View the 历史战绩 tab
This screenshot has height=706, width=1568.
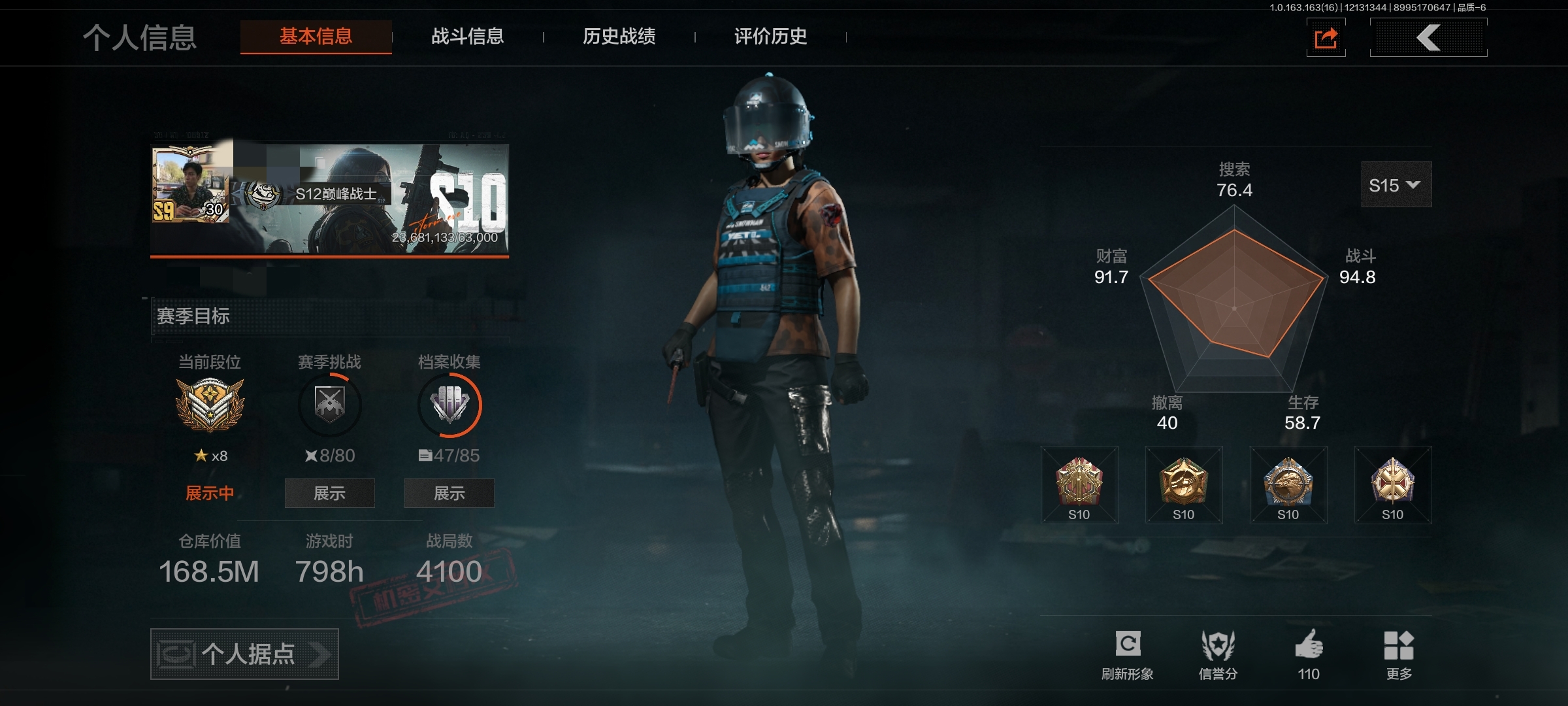point(619,37)
